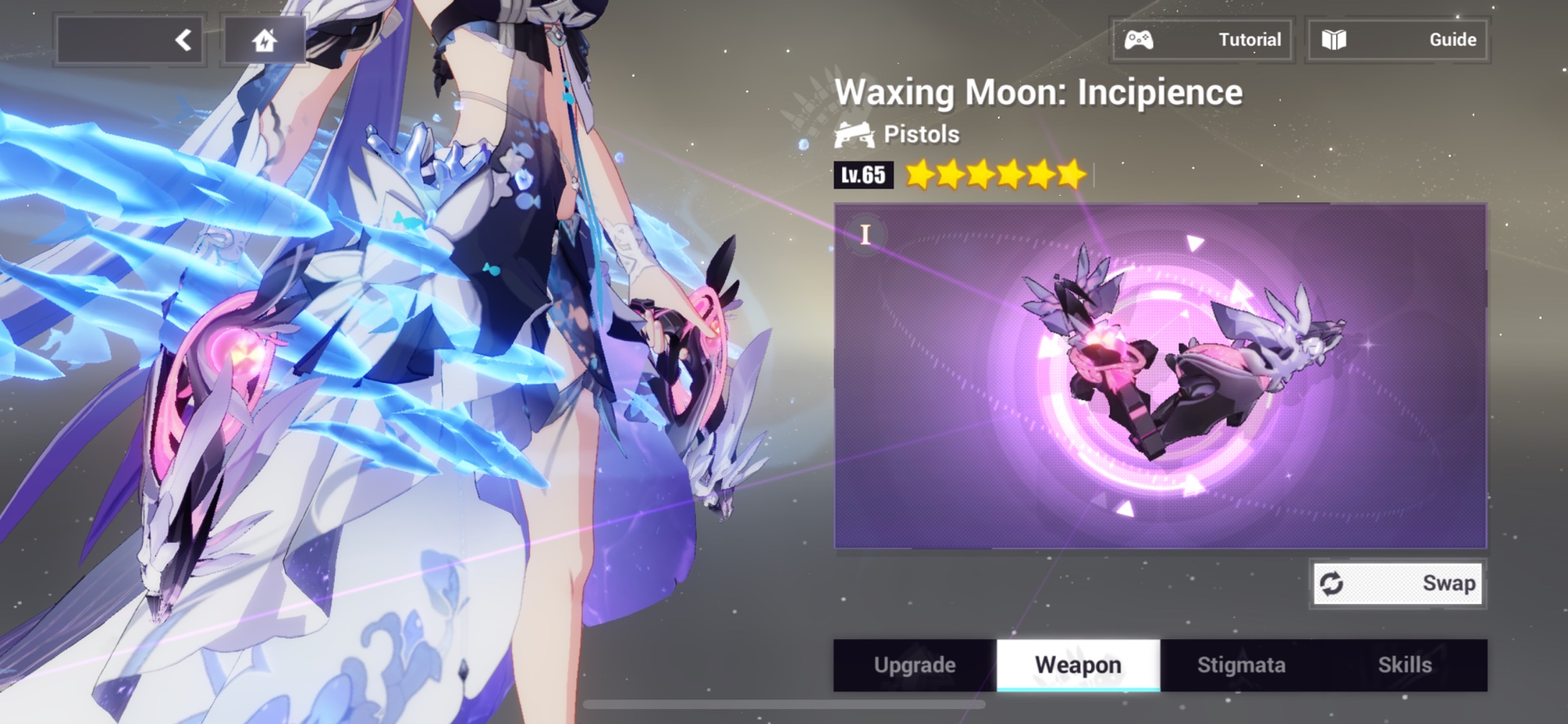
Task: Click the fifth star in the star row
Action: tap(1040, 174)
